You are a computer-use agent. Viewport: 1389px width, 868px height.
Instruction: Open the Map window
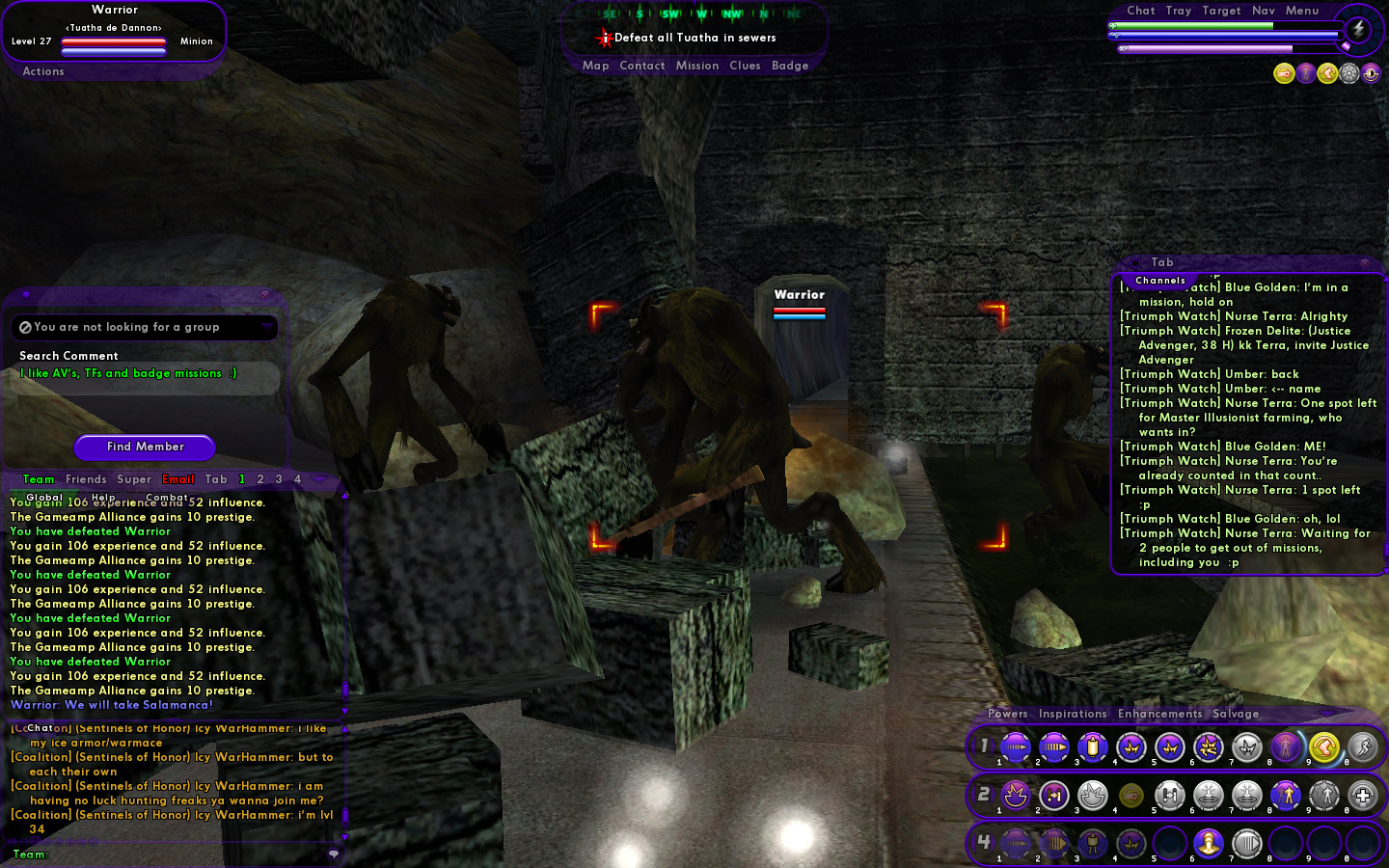tap(595, 66)
